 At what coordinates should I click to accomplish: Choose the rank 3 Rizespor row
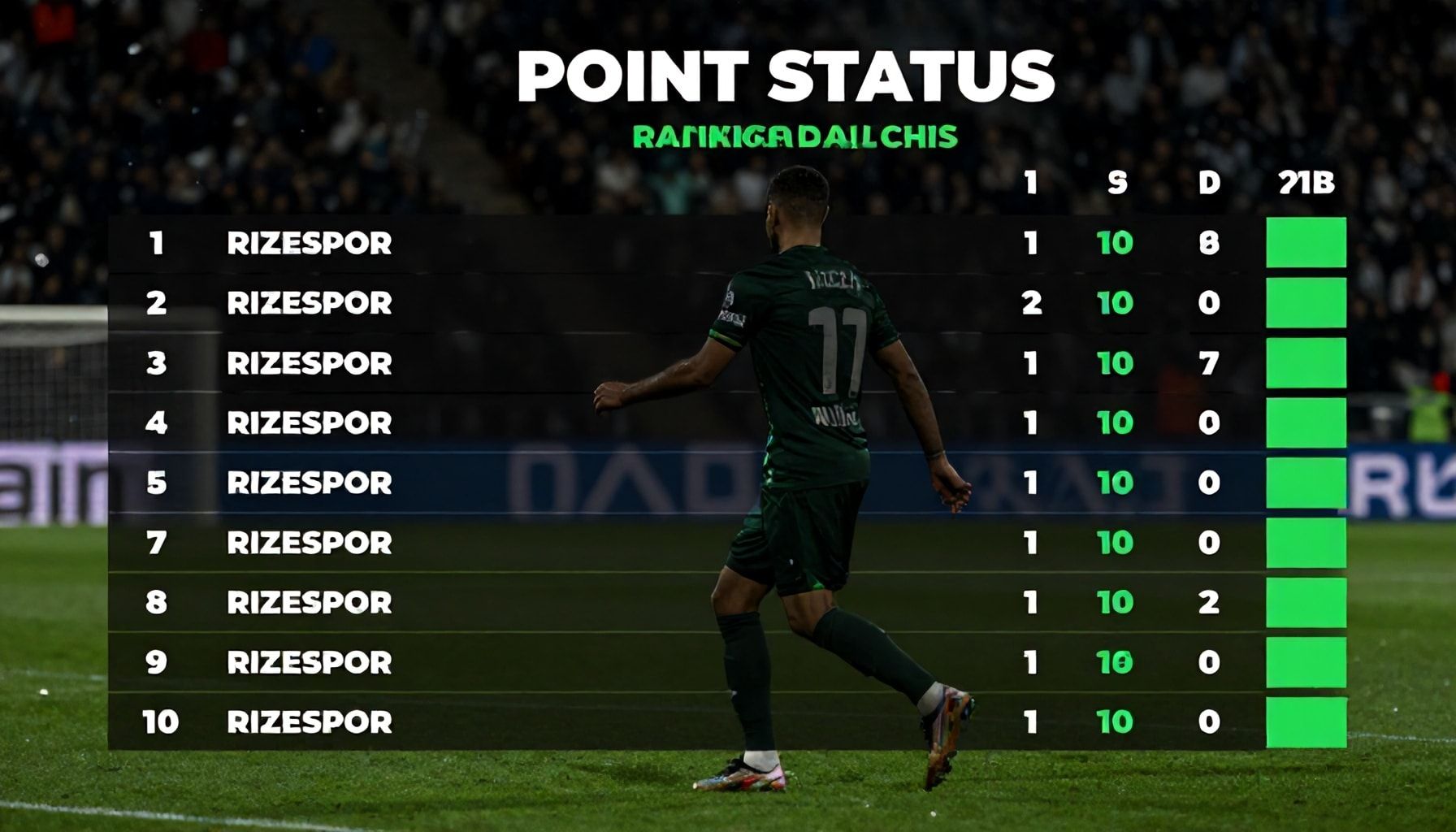pos(309,363)
